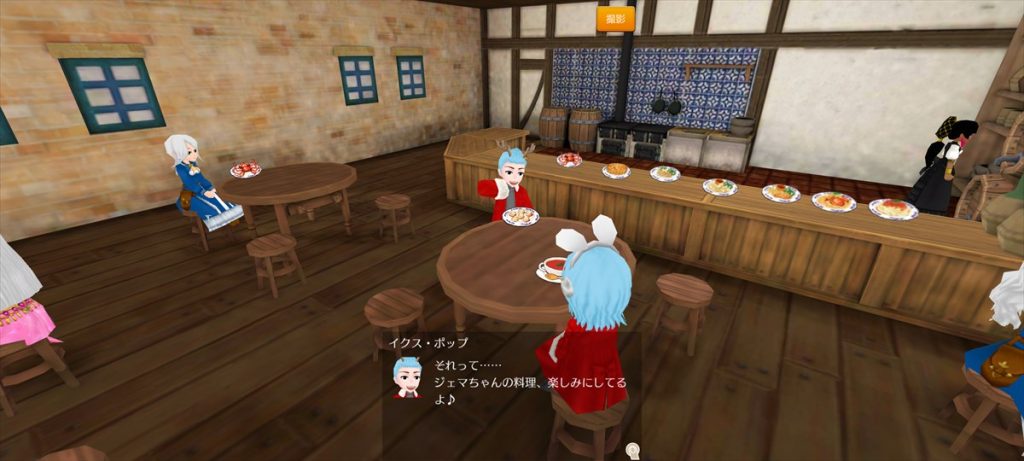Advance dialogue with the tap indicator icon

pyautogui.click(x=631, y=451)
